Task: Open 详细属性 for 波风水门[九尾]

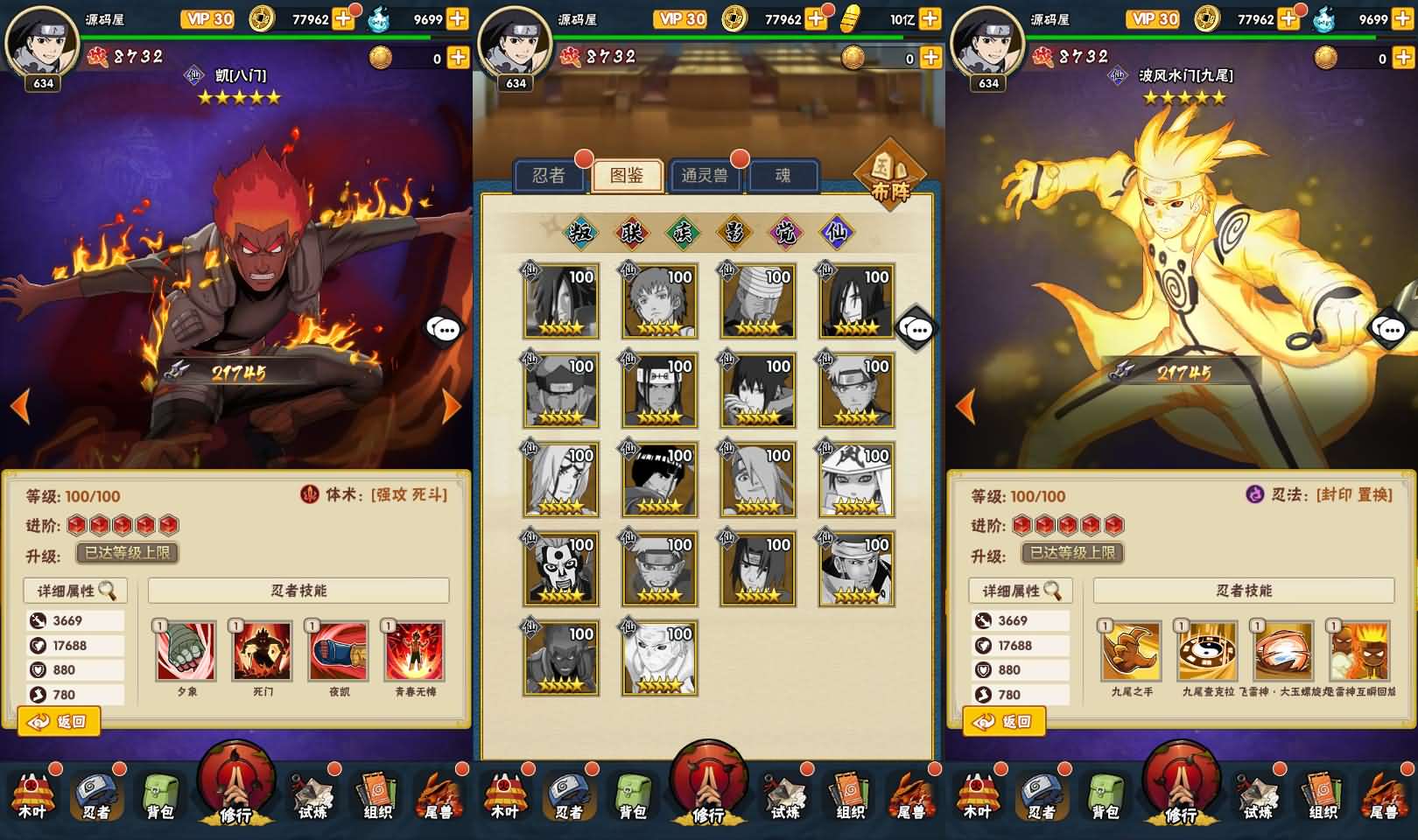Action: (1021, 591)
